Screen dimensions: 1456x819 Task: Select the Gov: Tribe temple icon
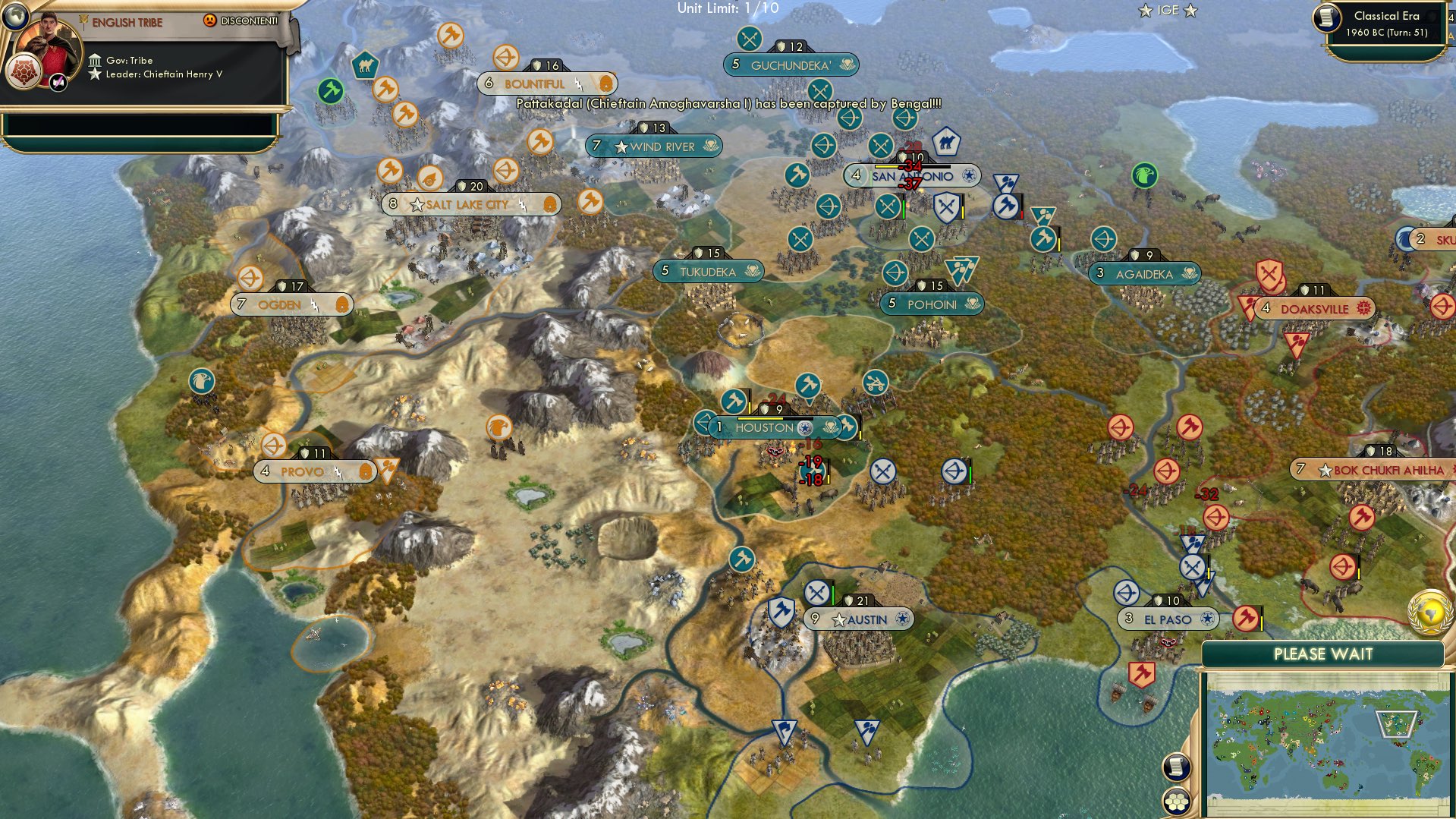(x=96, y=59)
